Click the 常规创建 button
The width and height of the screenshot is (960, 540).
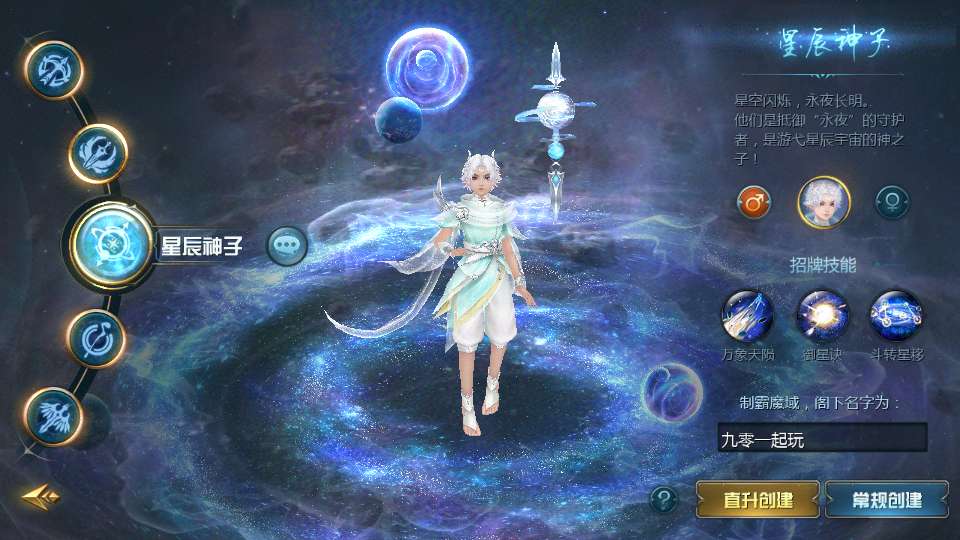[x=887, y=499]
